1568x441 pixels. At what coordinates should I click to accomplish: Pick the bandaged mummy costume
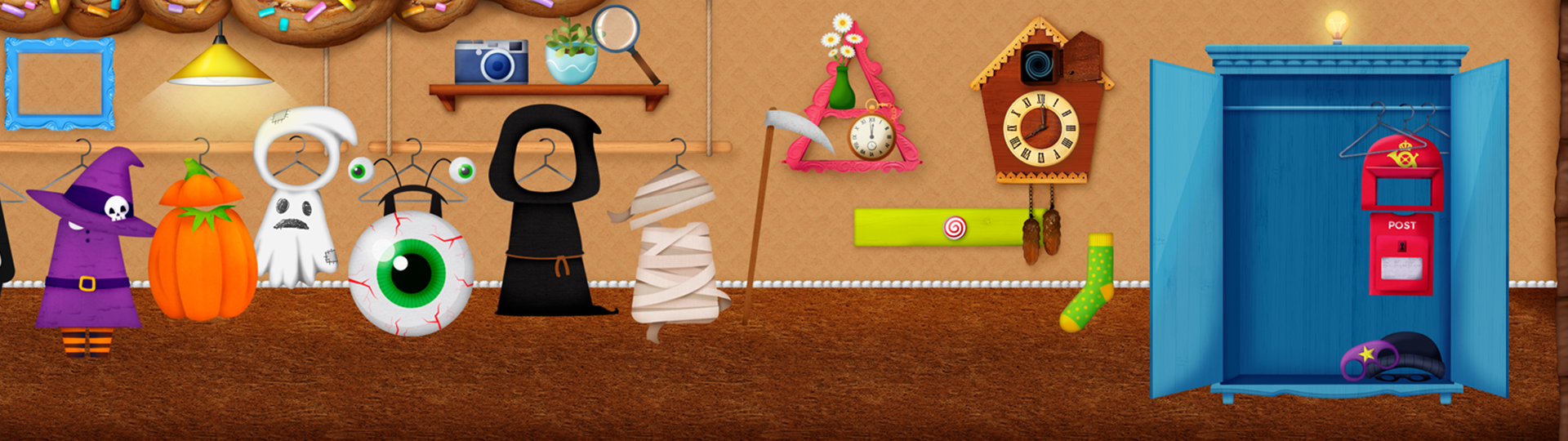[676, 261]
